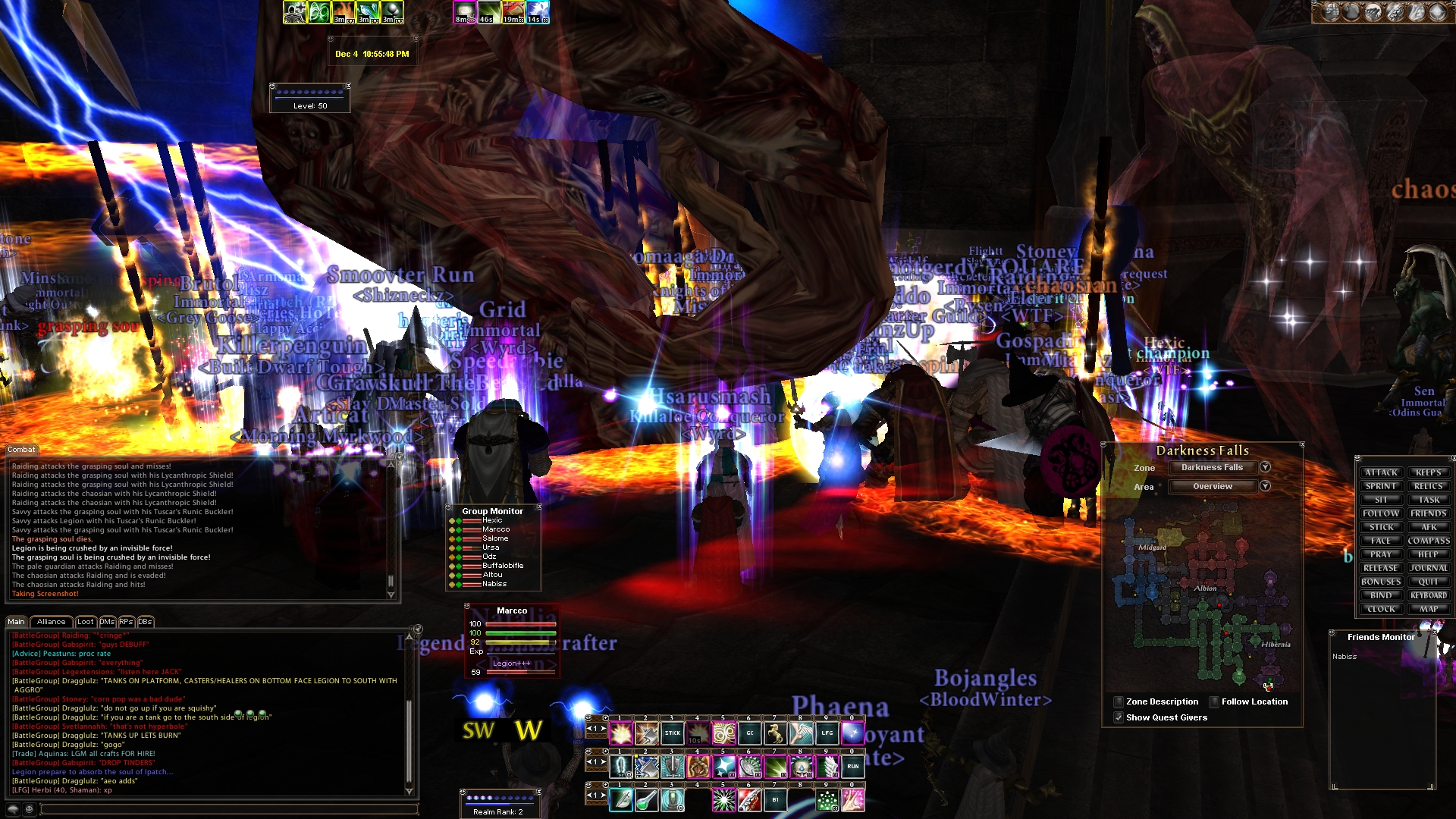Open the Loot chat tab

86,622
